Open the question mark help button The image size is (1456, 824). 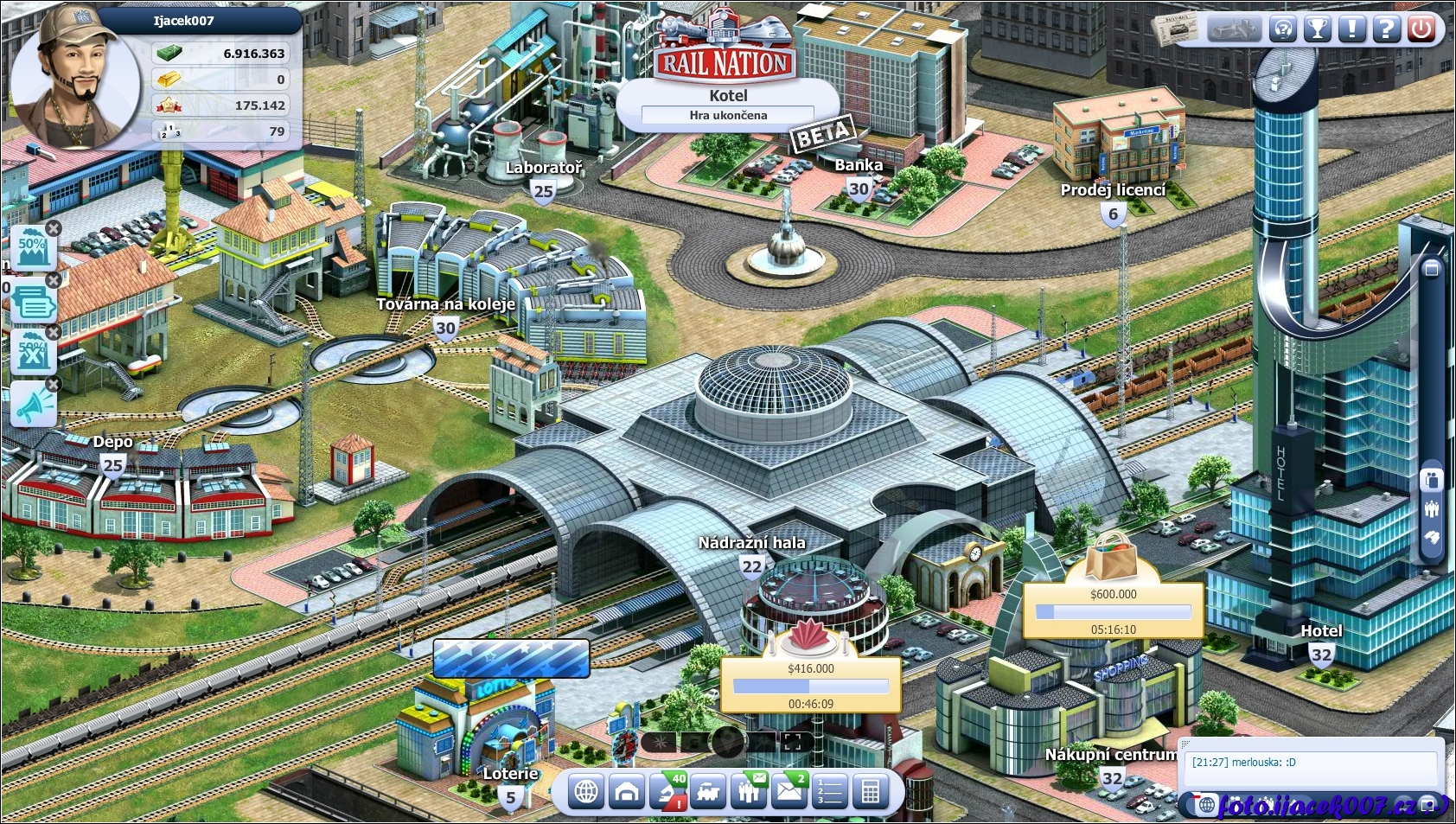[1387, 29]
